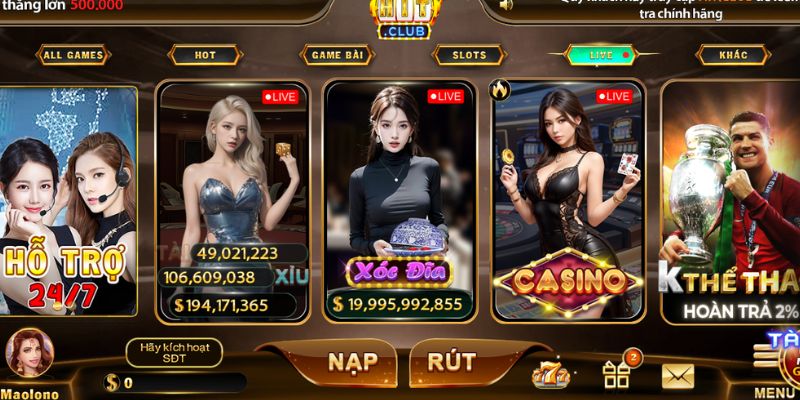The width and height of the screenshot is (800, 400).
Task: Choose the LIVE tab
Action: [602, 55]
